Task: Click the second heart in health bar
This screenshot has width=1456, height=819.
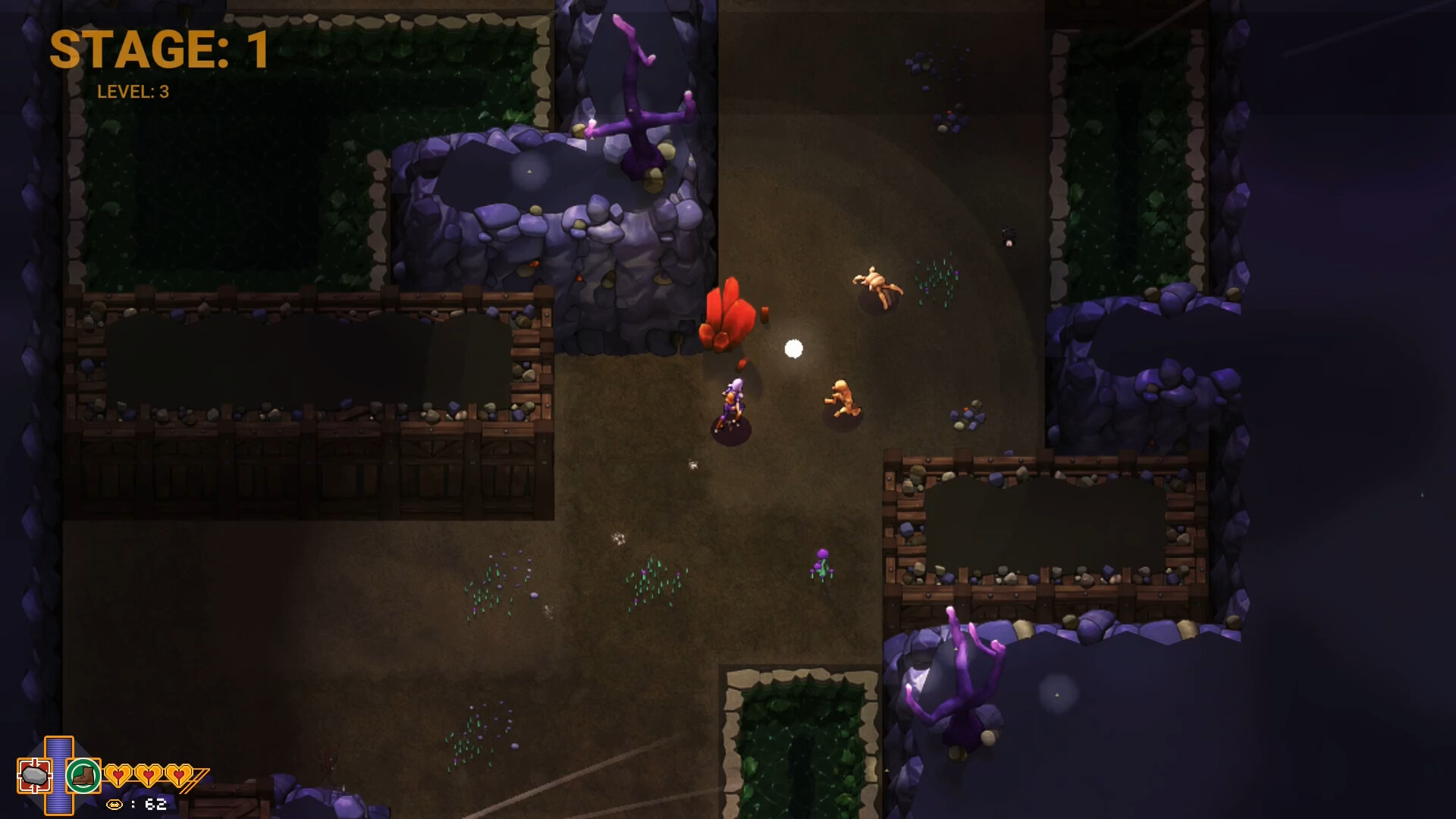Action: [149, 776]
